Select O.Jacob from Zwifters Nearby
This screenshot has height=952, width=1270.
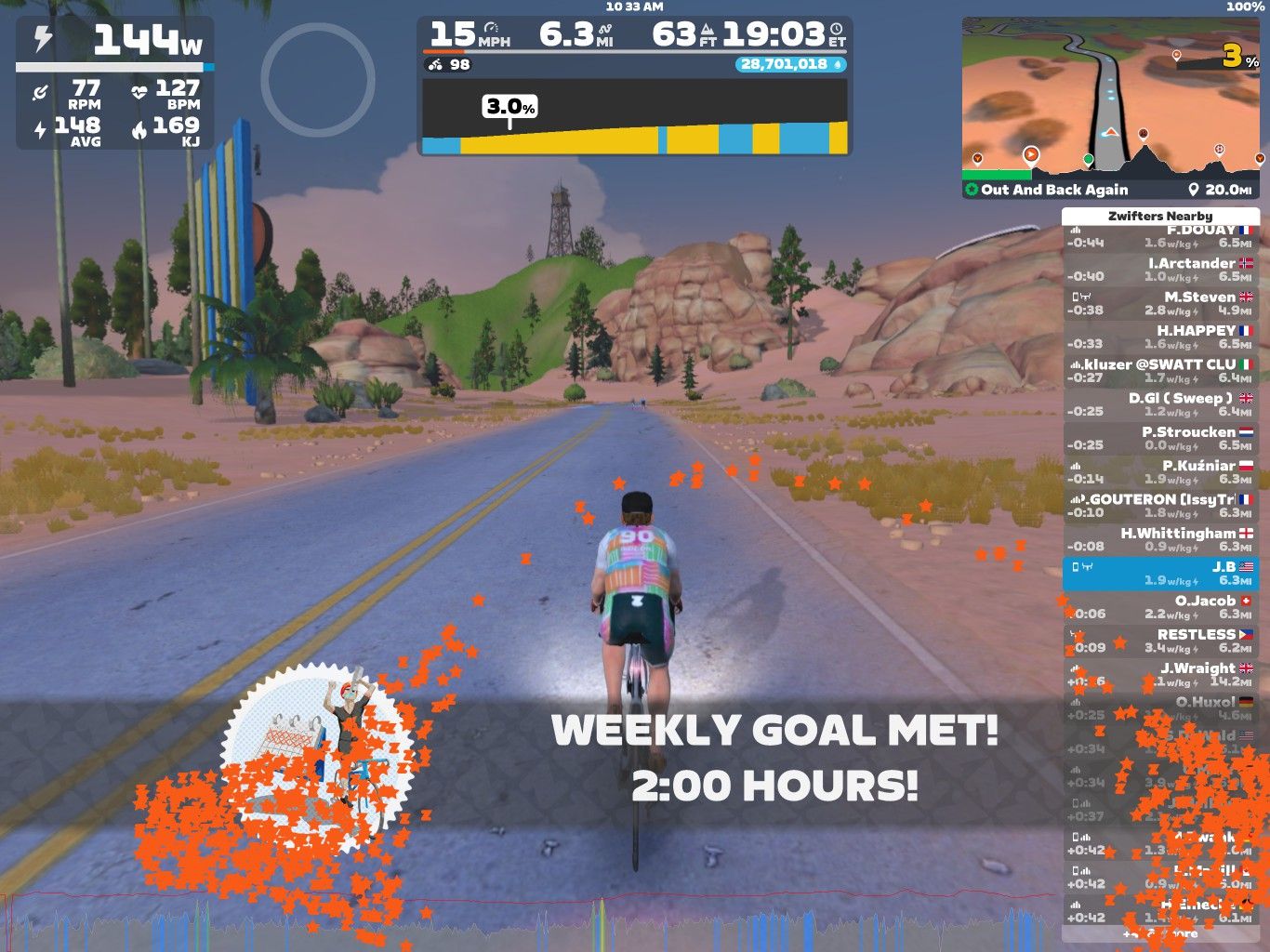pyautogui.click(x=1160, y=607)
